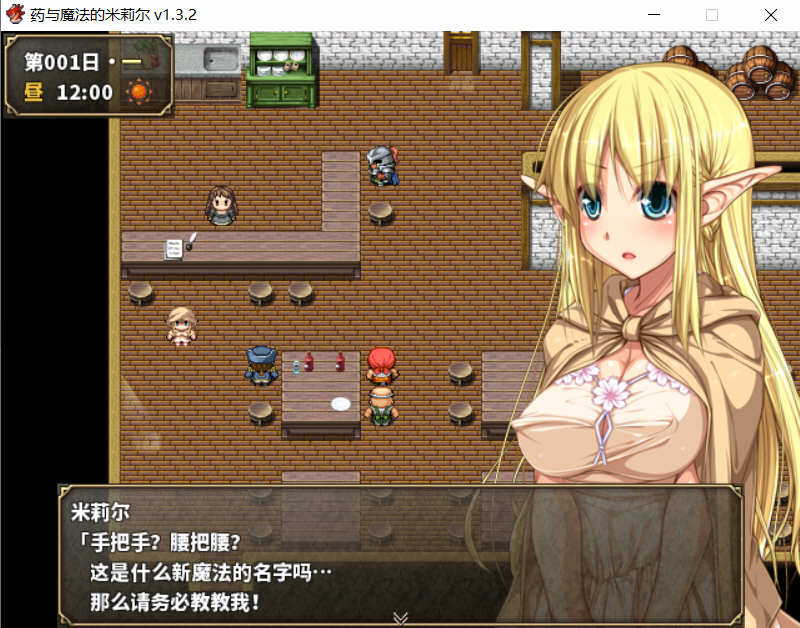This screenshot has width=800, height=628.
Task: Advance dialogue via the down-arrow indicator
Action: [x=401, y=617]
